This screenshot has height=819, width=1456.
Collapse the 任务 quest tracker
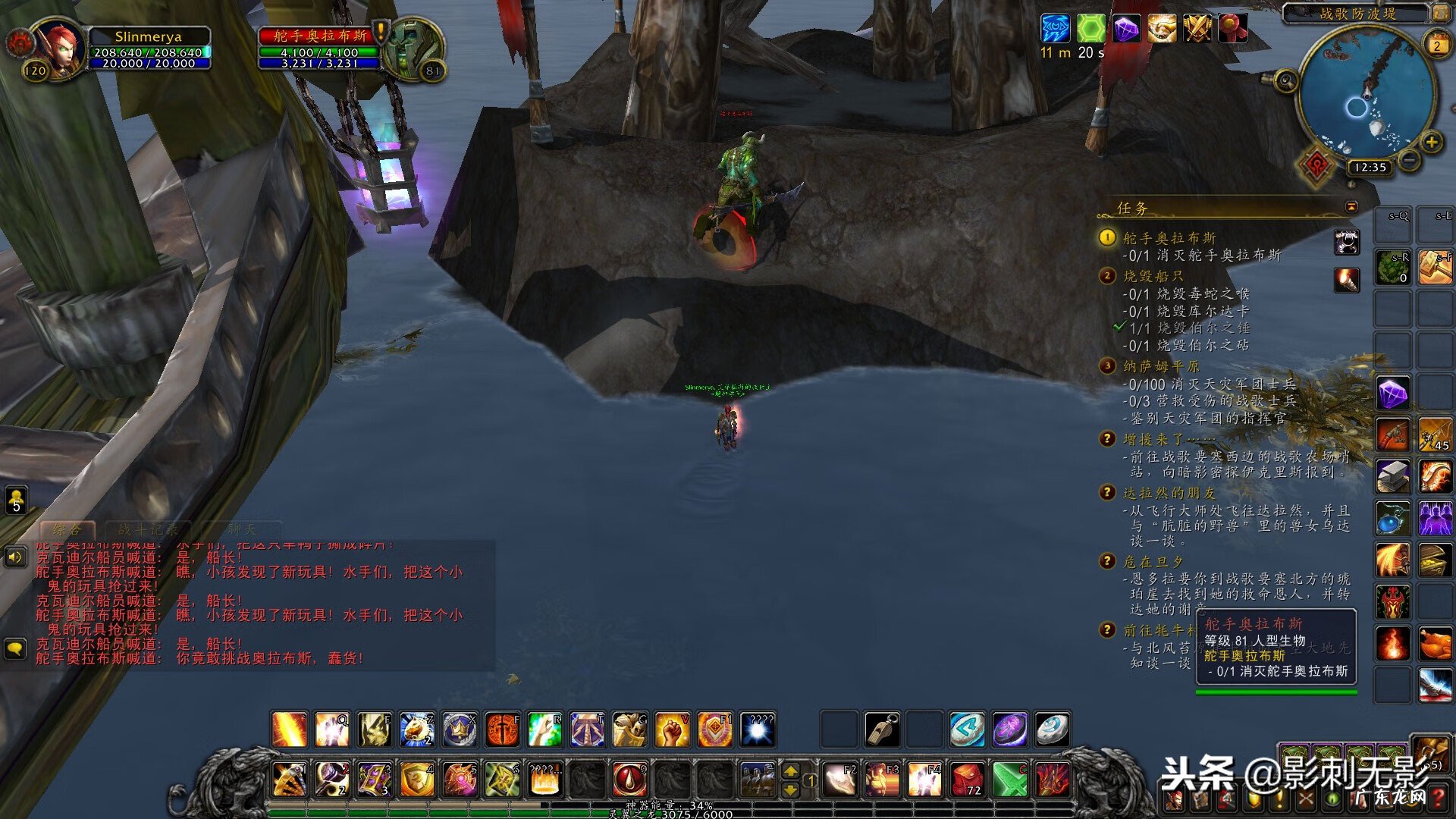1351,207
